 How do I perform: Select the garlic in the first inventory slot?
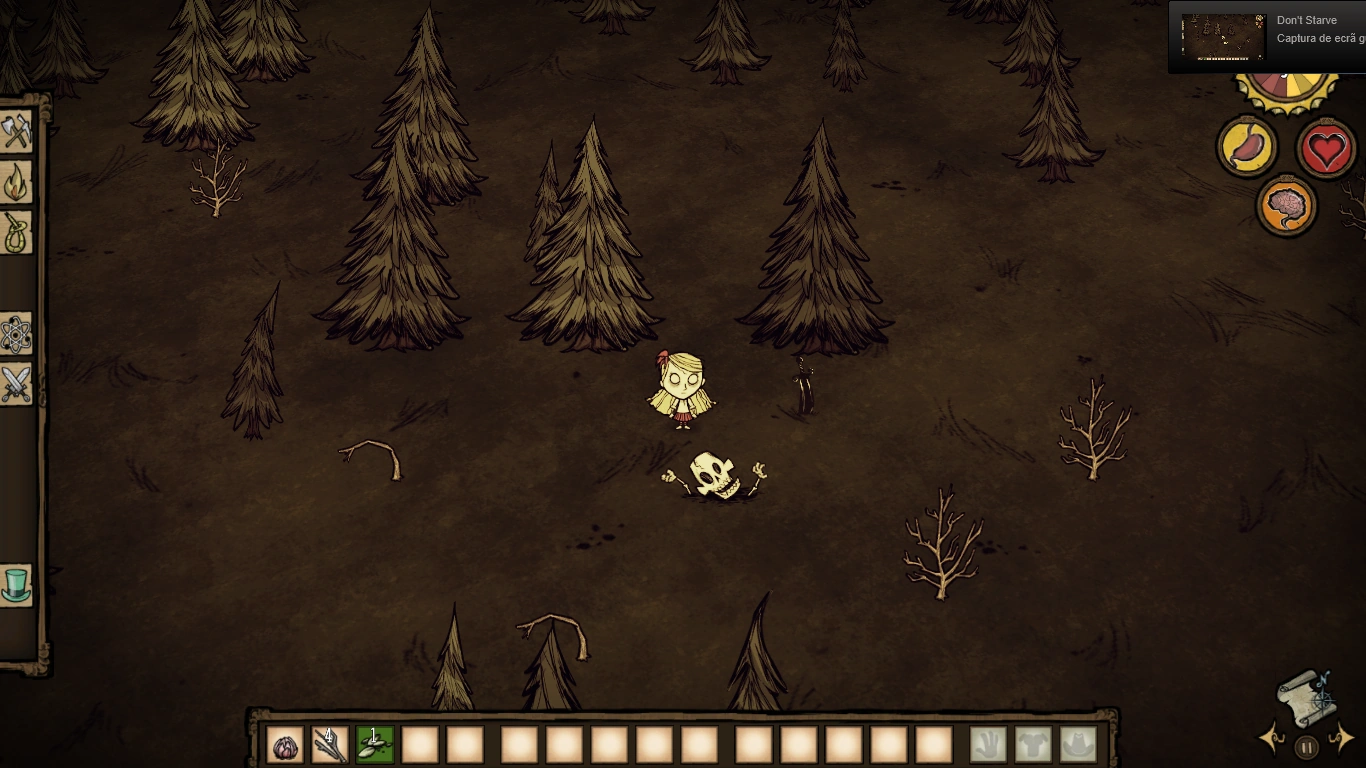click(285, 744)
